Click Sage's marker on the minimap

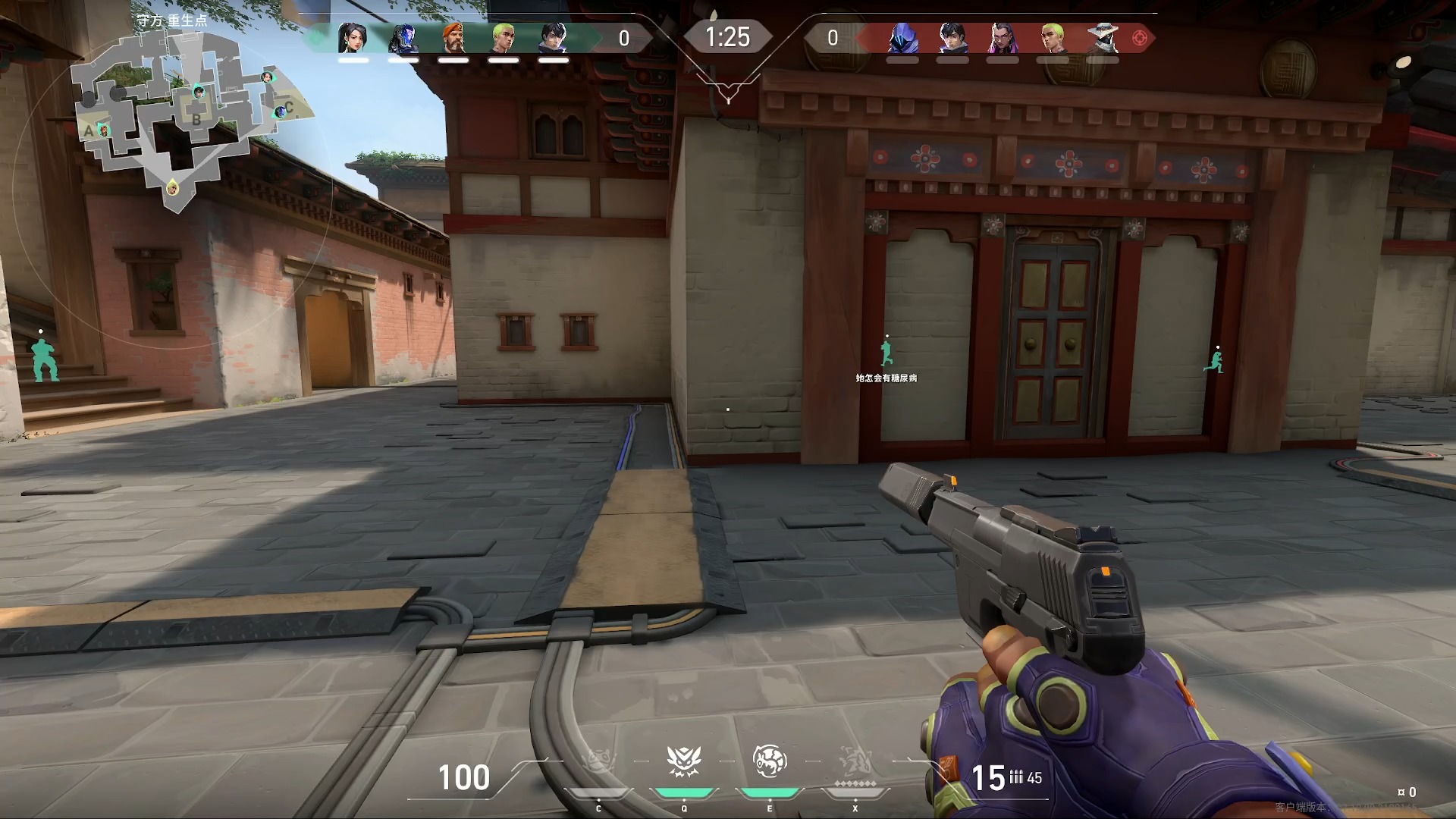tap(267, 77)
